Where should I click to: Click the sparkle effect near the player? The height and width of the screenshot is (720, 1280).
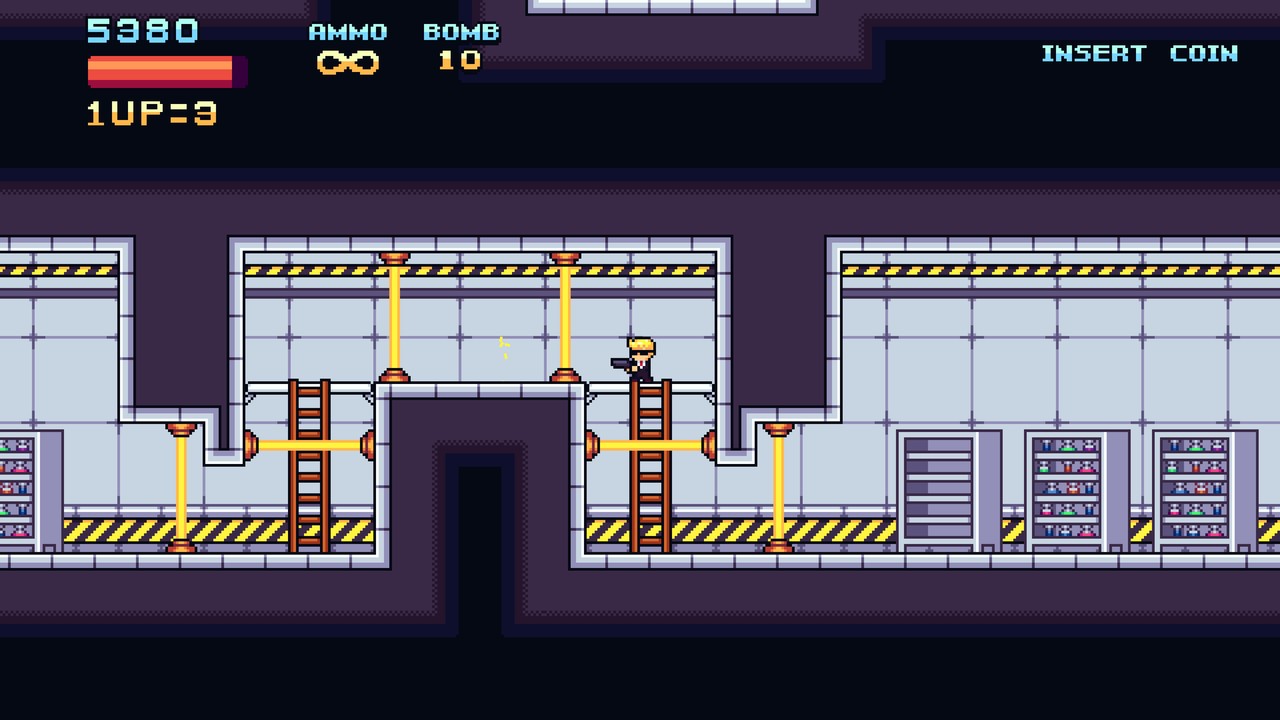502,348
